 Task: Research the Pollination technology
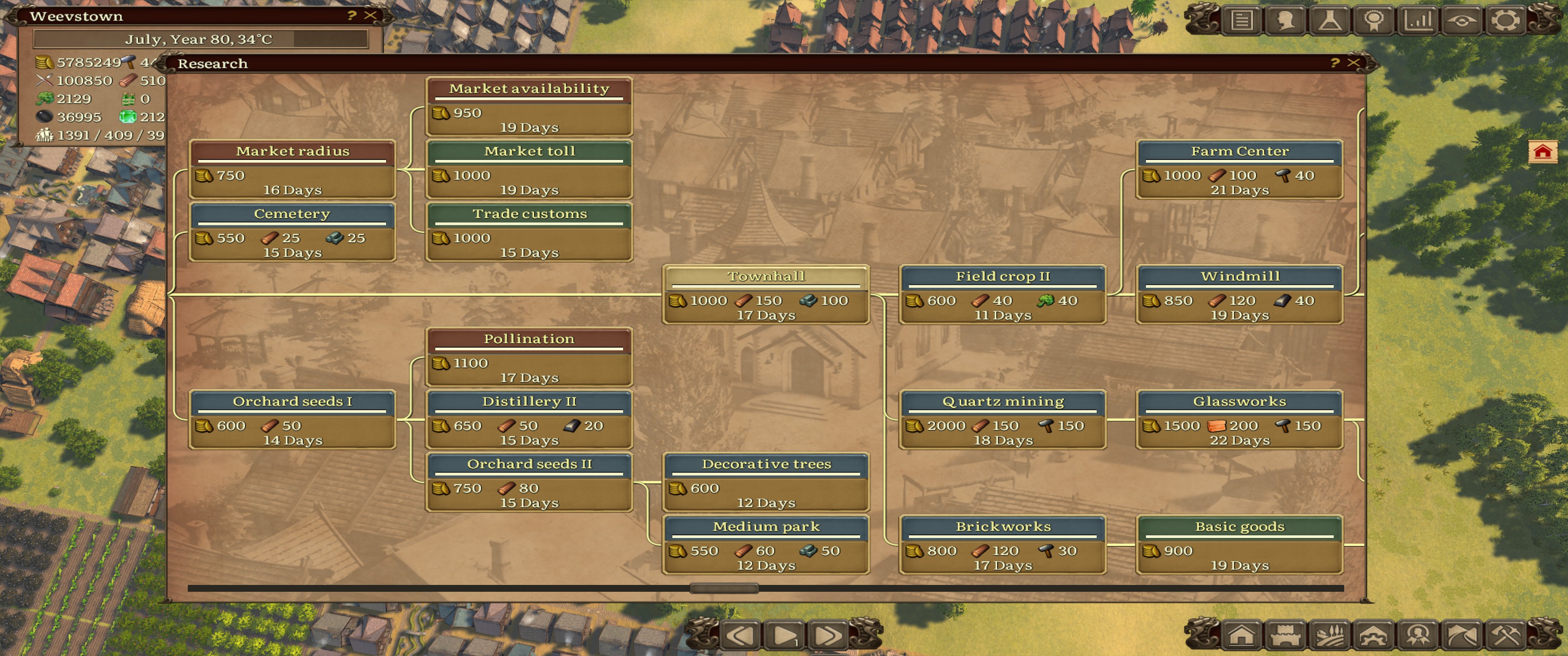point(529,357)
